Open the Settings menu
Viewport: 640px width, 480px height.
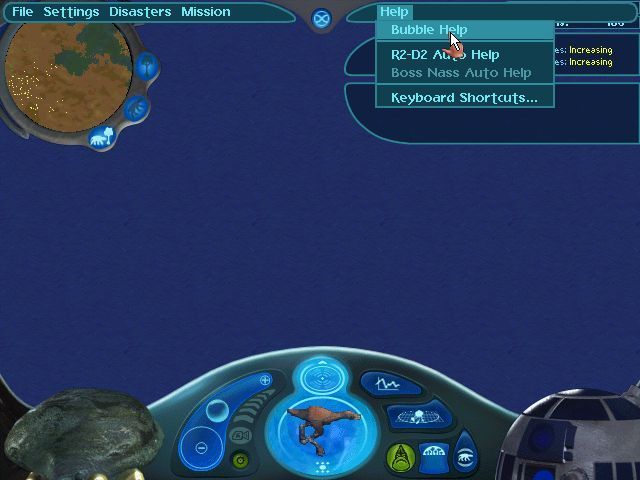(71, 12)
